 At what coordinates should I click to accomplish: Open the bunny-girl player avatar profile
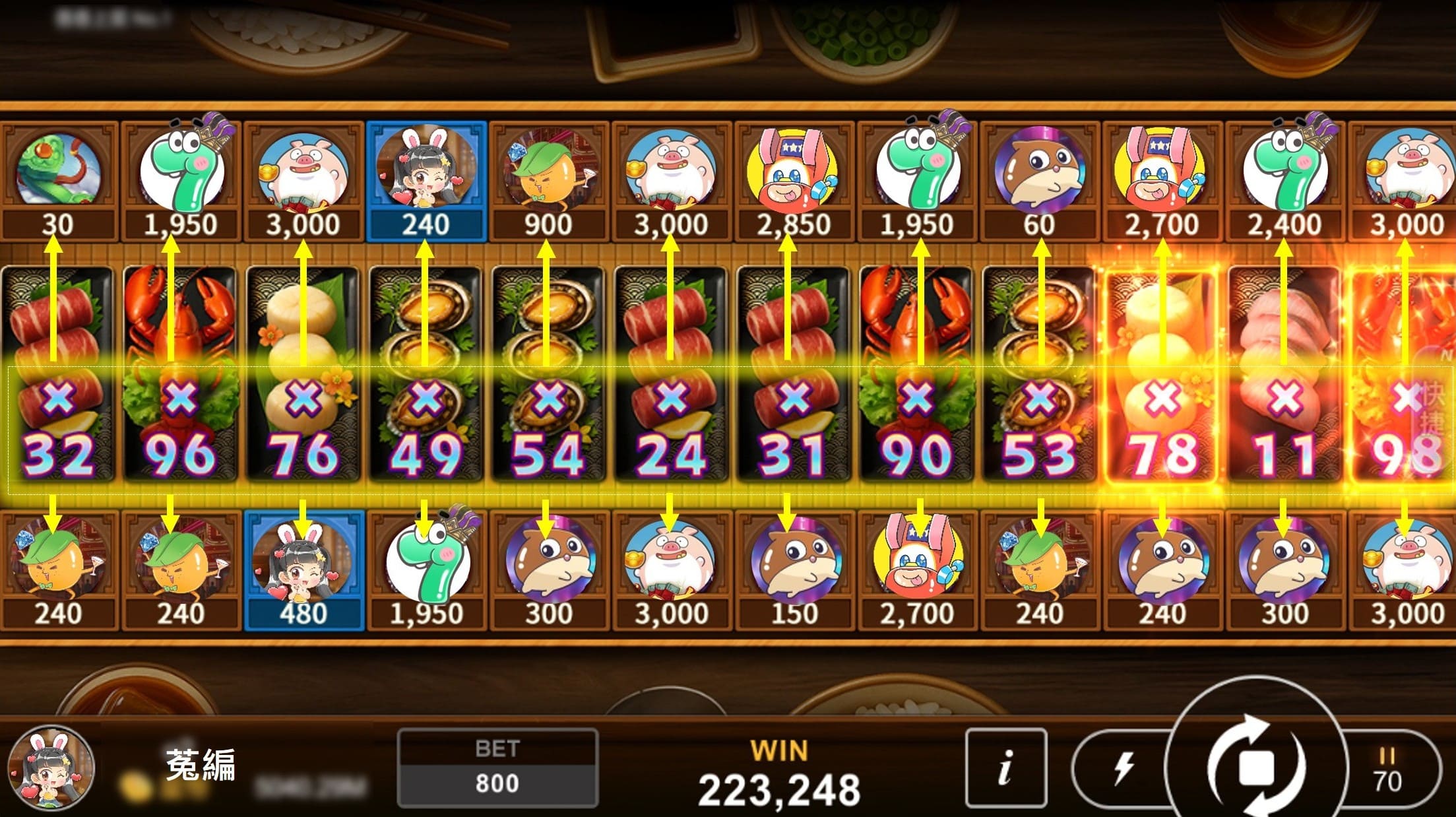point(51,769)
